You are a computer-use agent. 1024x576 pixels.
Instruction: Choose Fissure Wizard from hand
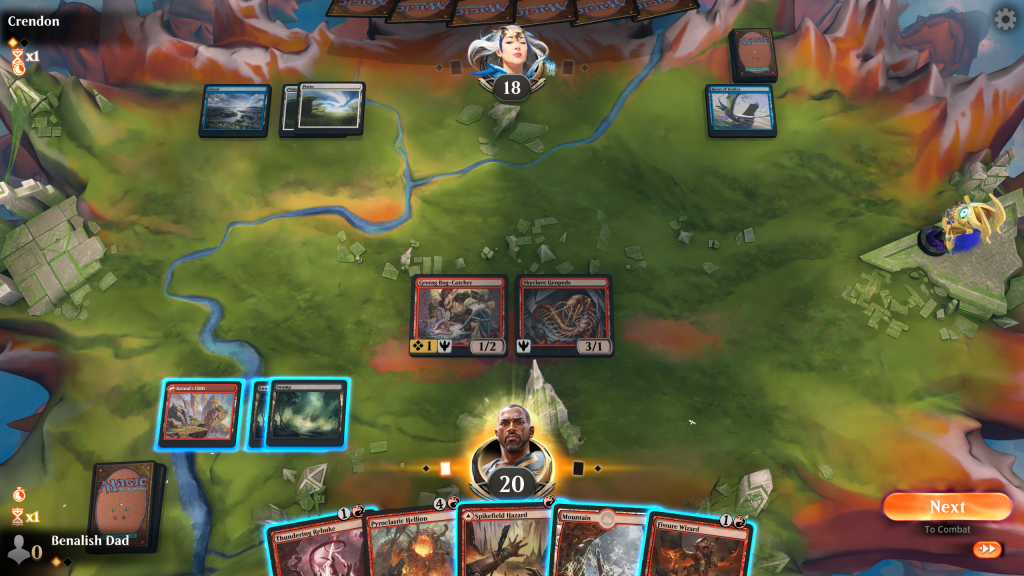point(698,546)
